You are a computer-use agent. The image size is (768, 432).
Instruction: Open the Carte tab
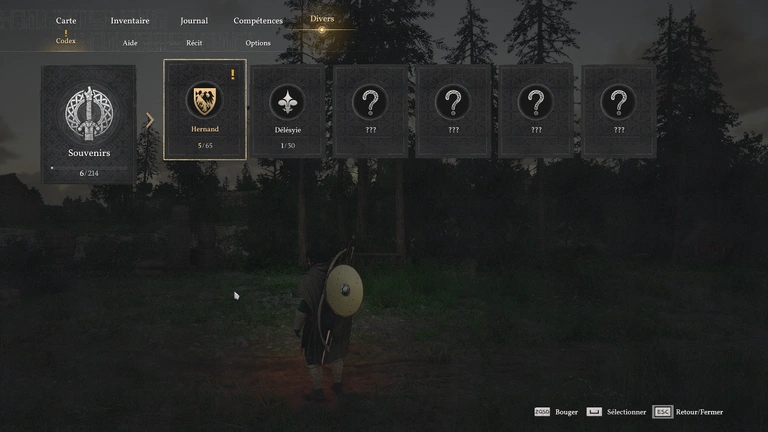[x=66, y=20]
